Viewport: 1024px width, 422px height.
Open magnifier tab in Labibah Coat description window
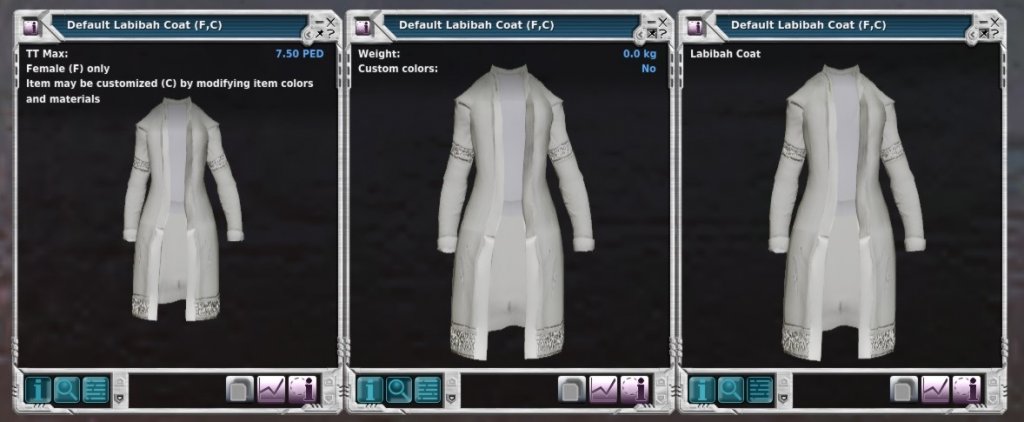730,388
